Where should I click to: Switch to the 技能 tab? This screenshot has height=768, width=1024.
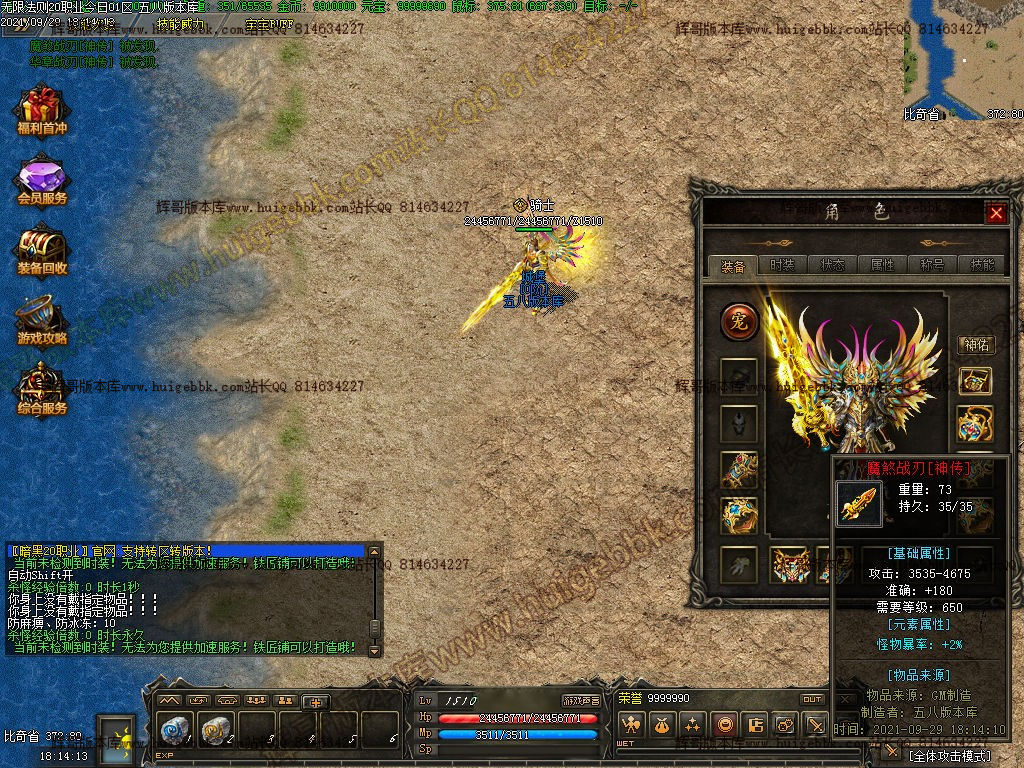click(x=982, y=266)
